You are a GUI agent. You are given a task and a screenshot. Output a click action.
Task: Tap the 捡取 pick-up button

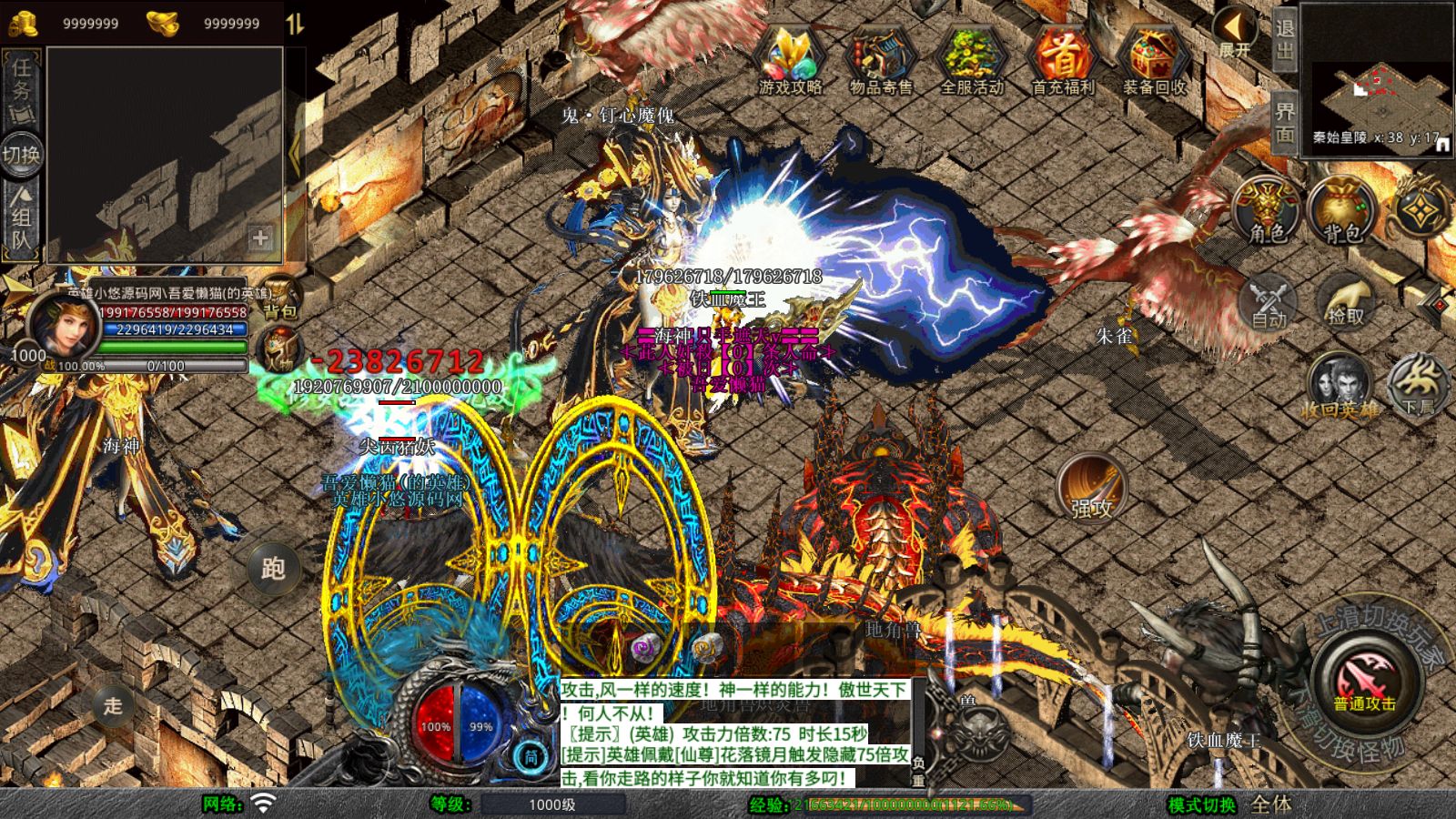click(1345, 301)
